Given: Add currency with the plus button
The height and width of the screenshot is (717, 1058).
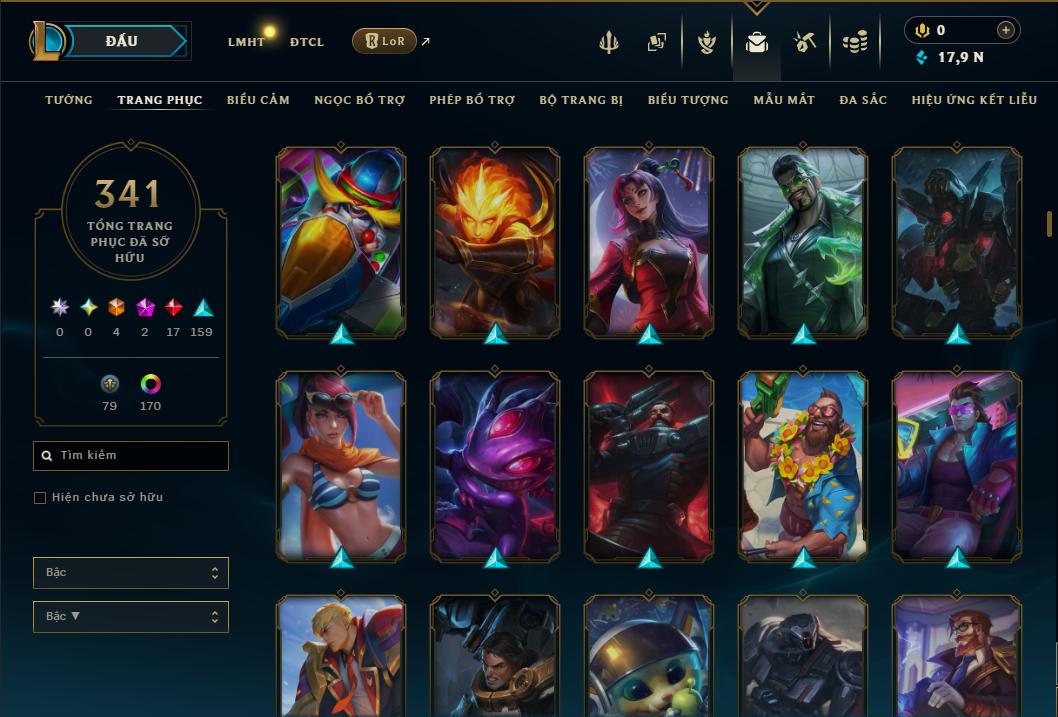Looking at the screenshot, I should click(1006, 30).
